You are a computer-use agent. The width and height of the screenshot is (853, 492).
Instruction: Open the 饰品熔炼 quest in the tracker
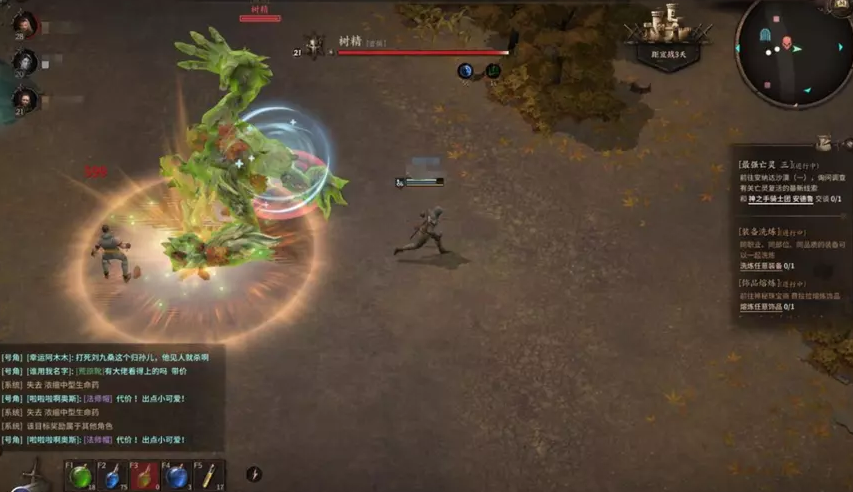pos(765,284)
